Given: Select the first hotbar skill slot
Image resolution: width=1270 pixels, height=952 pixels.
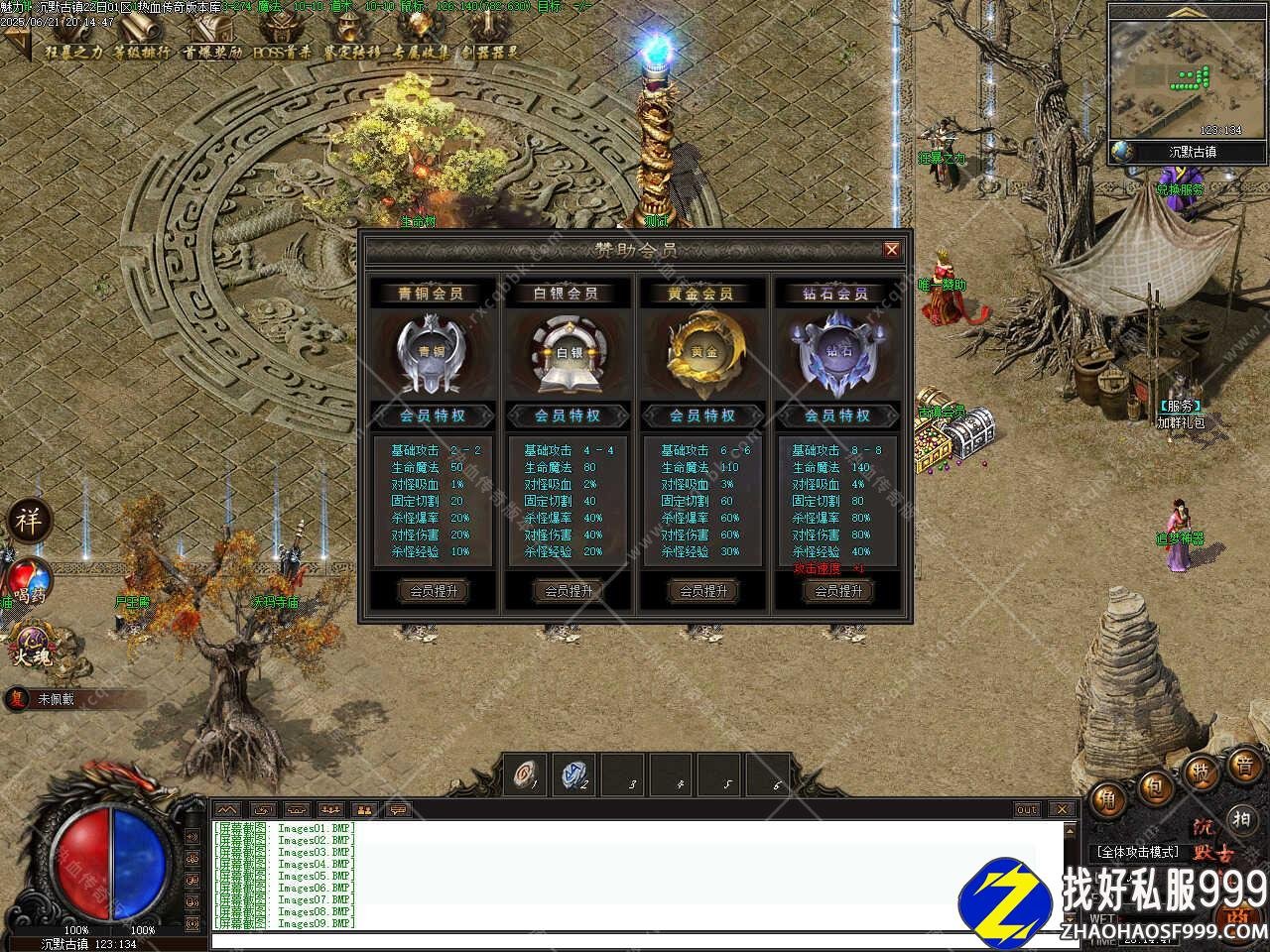Looking at the screenshot, I should tap(525, 775).
